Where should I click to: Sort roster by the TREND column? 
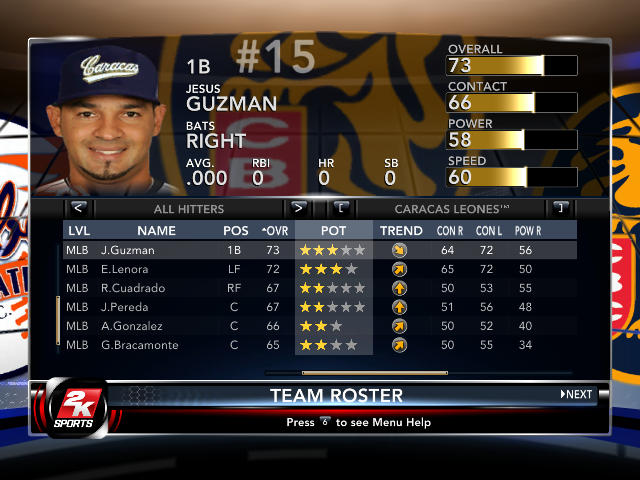click(x=401, y=231)
